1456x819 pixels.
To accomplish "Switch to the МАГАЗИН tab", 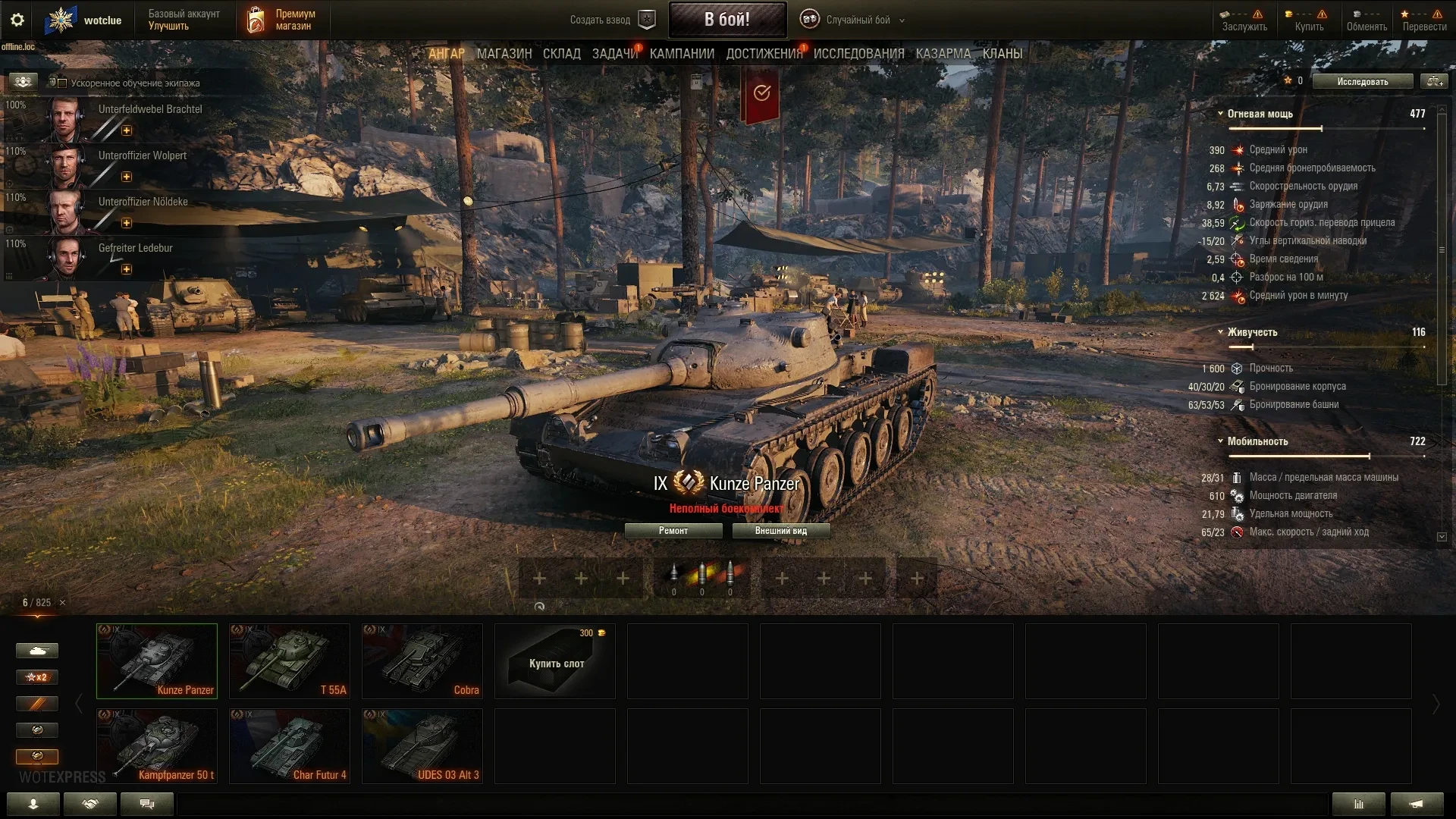I will point(504,54).
